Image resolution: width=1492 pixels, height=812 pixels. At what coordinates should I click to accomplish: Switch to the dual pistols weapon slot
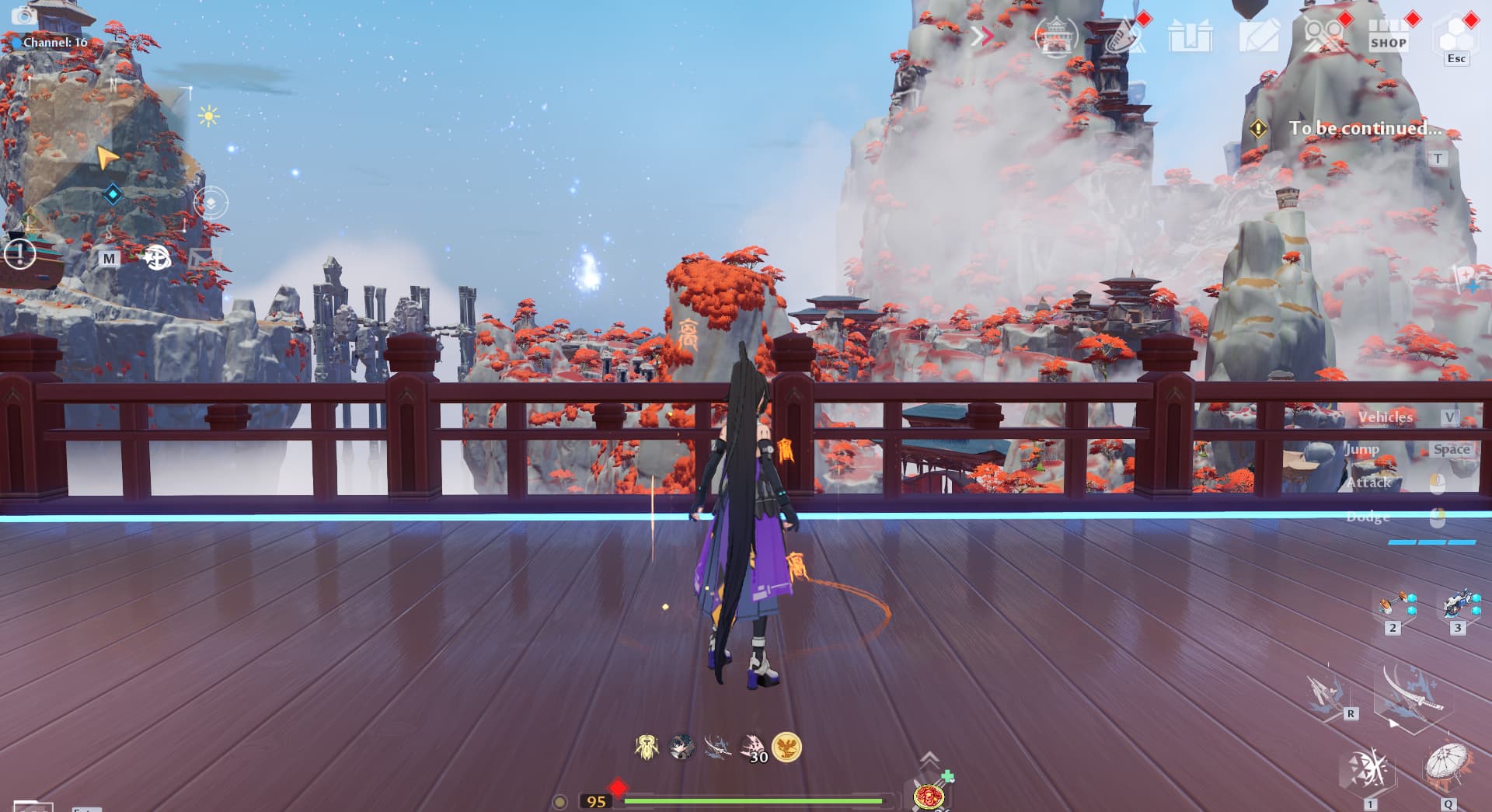pyautogui.click(x=1393, y=605)
